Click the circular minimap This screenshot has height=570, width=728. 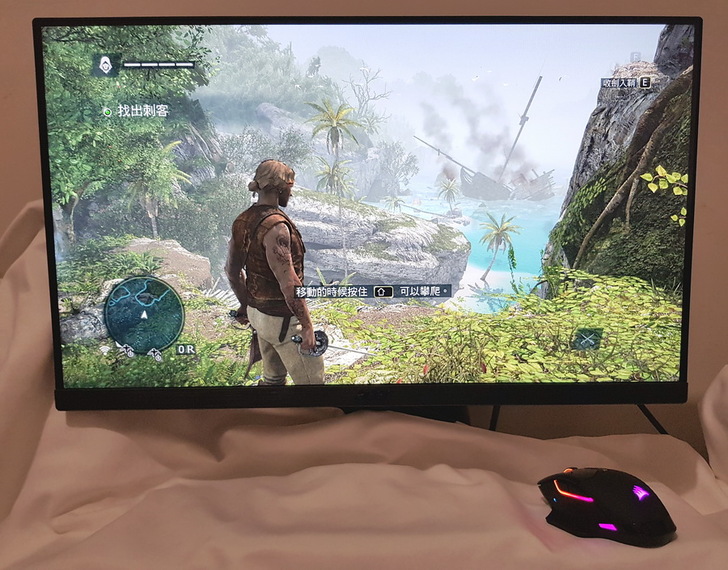tap(144, 315)
